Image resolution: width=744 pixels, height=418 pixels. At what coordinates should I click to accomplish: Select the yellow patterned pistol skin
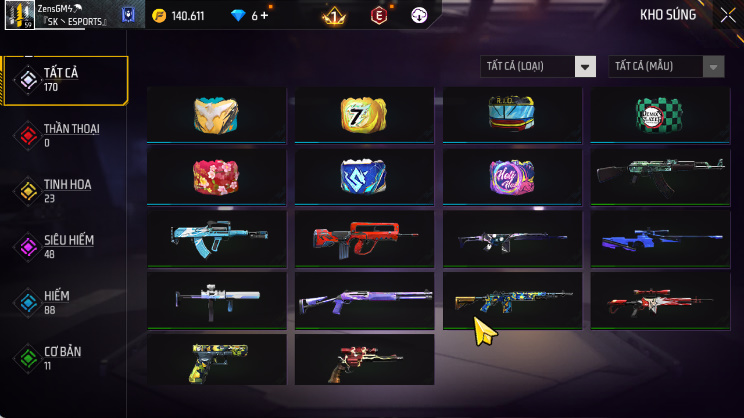coord(216,361)
